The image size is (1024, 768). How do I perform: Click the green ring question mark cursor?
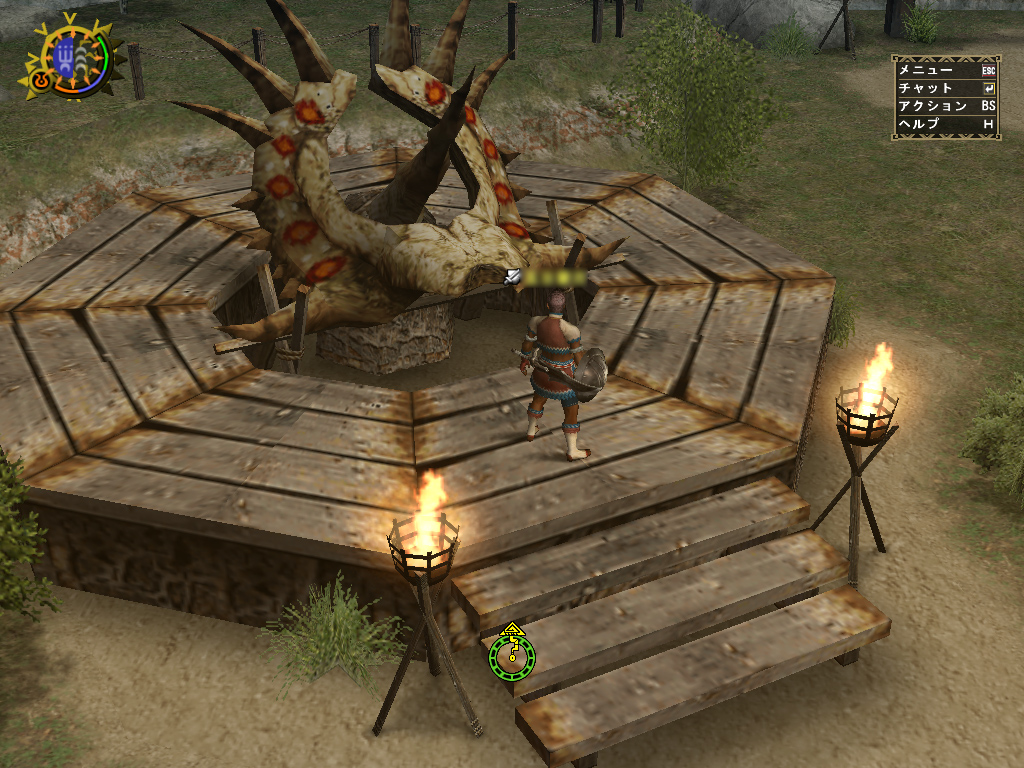click(x=512, y=655)
